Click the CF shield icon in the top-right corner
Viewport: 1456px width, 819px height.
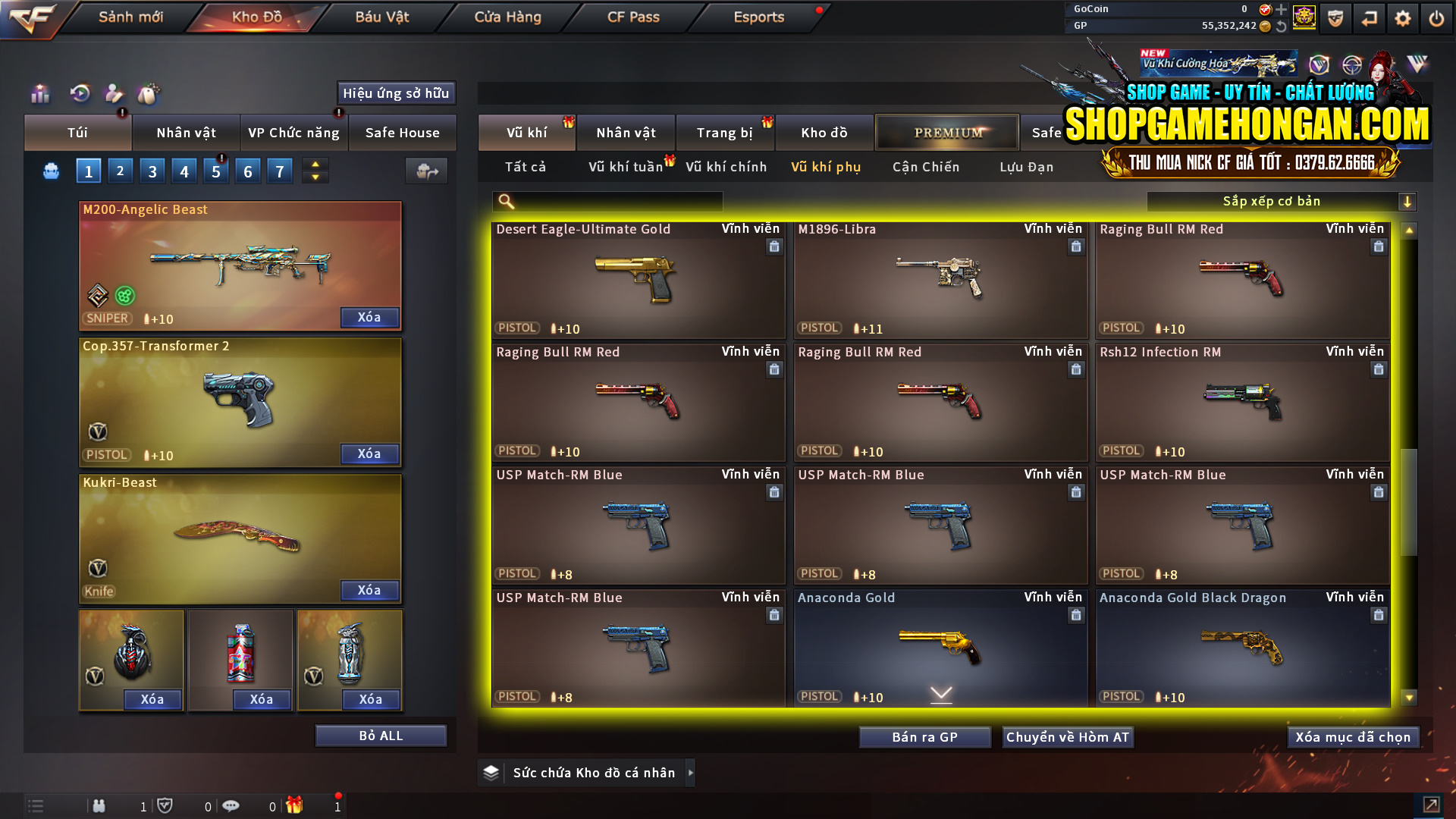coord(1335,17)
